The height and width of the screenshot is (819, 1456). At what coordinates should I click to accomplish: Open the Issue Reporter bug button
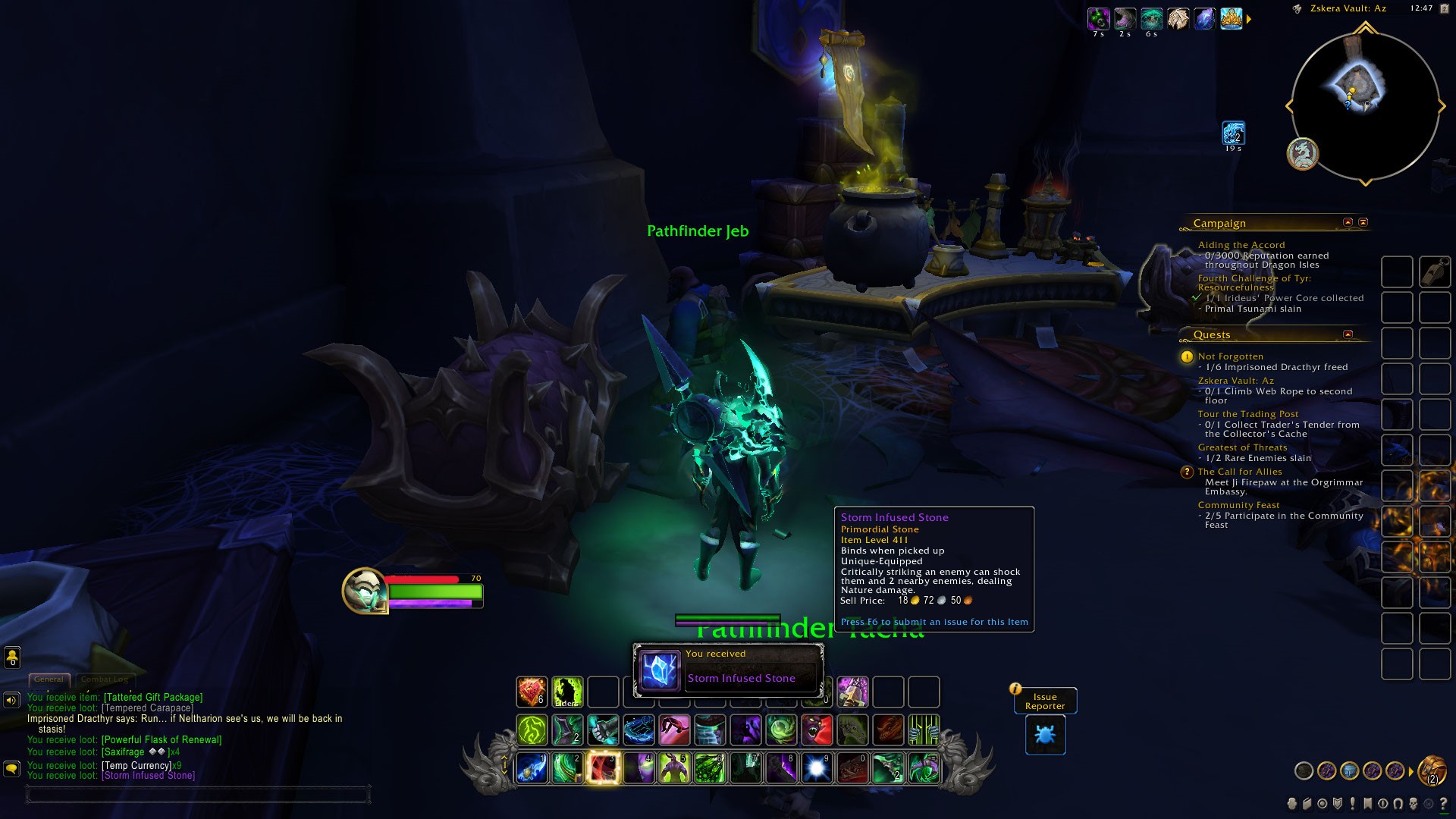[1045, 735]
